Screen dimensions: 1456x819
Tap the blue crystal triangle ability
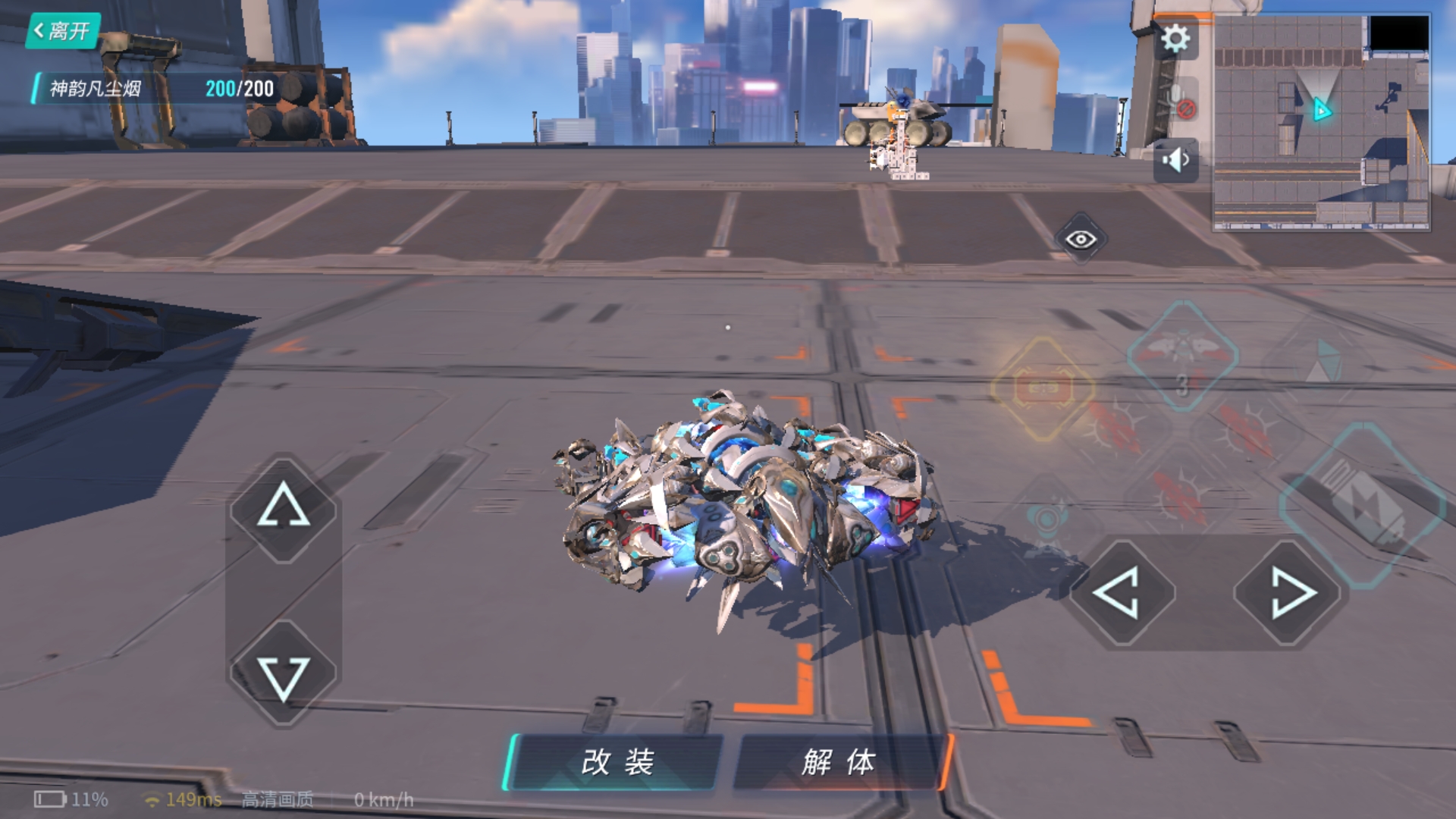[x=1323, y=360]
